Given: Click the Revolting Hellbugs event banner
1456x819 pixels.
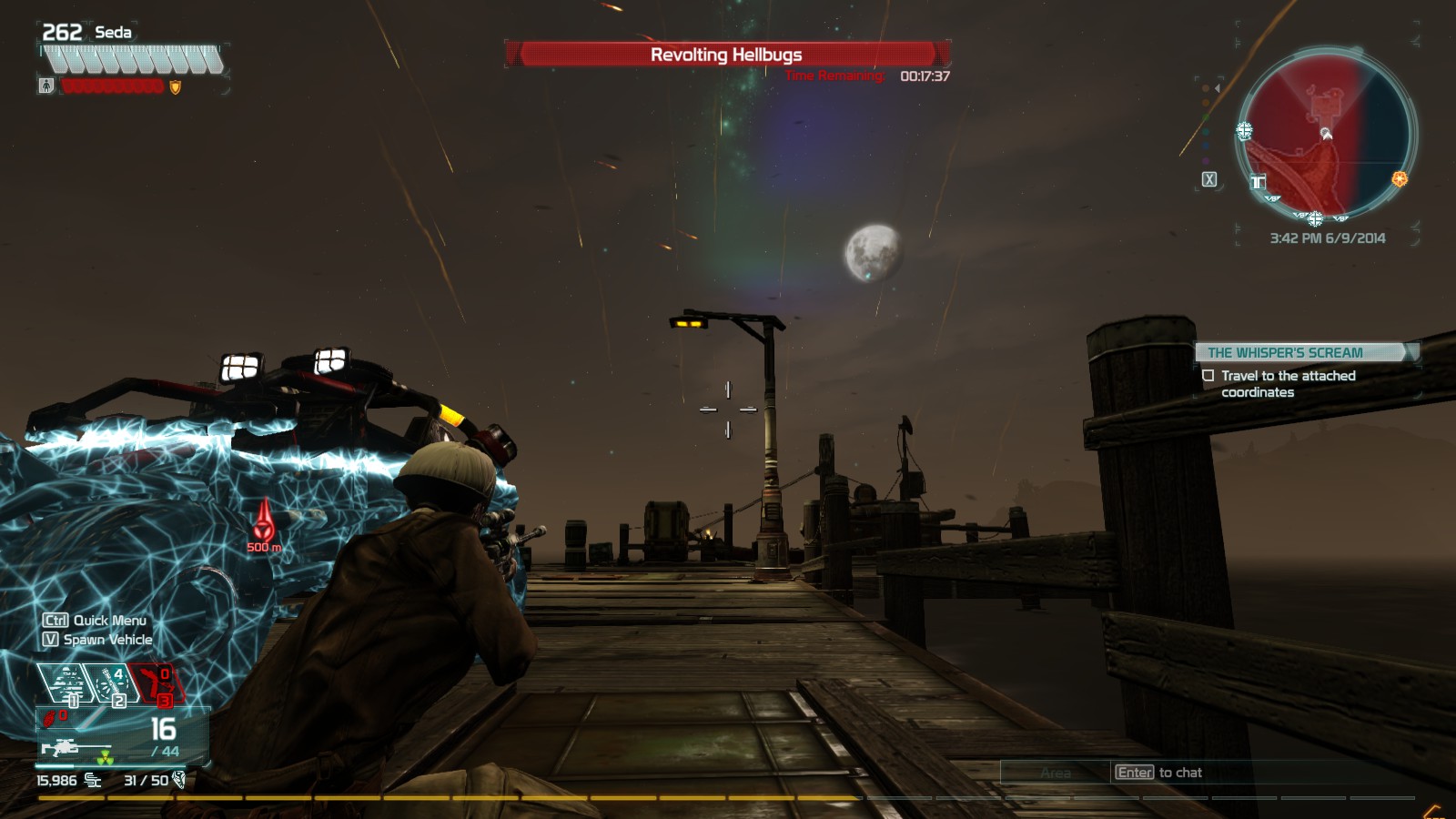Looking at the screenshot, I should coord(727,55).
